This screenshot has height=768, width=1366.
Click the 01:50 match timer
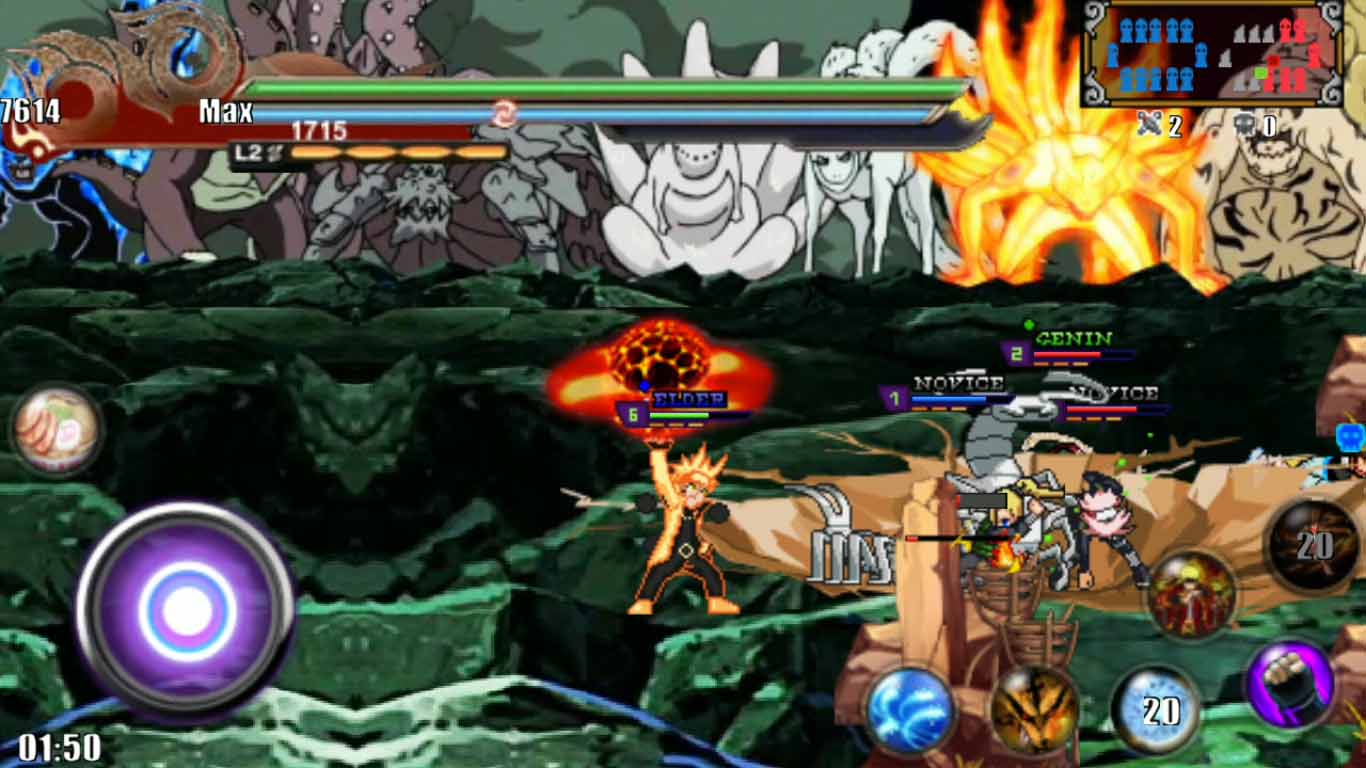pyautogui.click(x=60, y=746)
